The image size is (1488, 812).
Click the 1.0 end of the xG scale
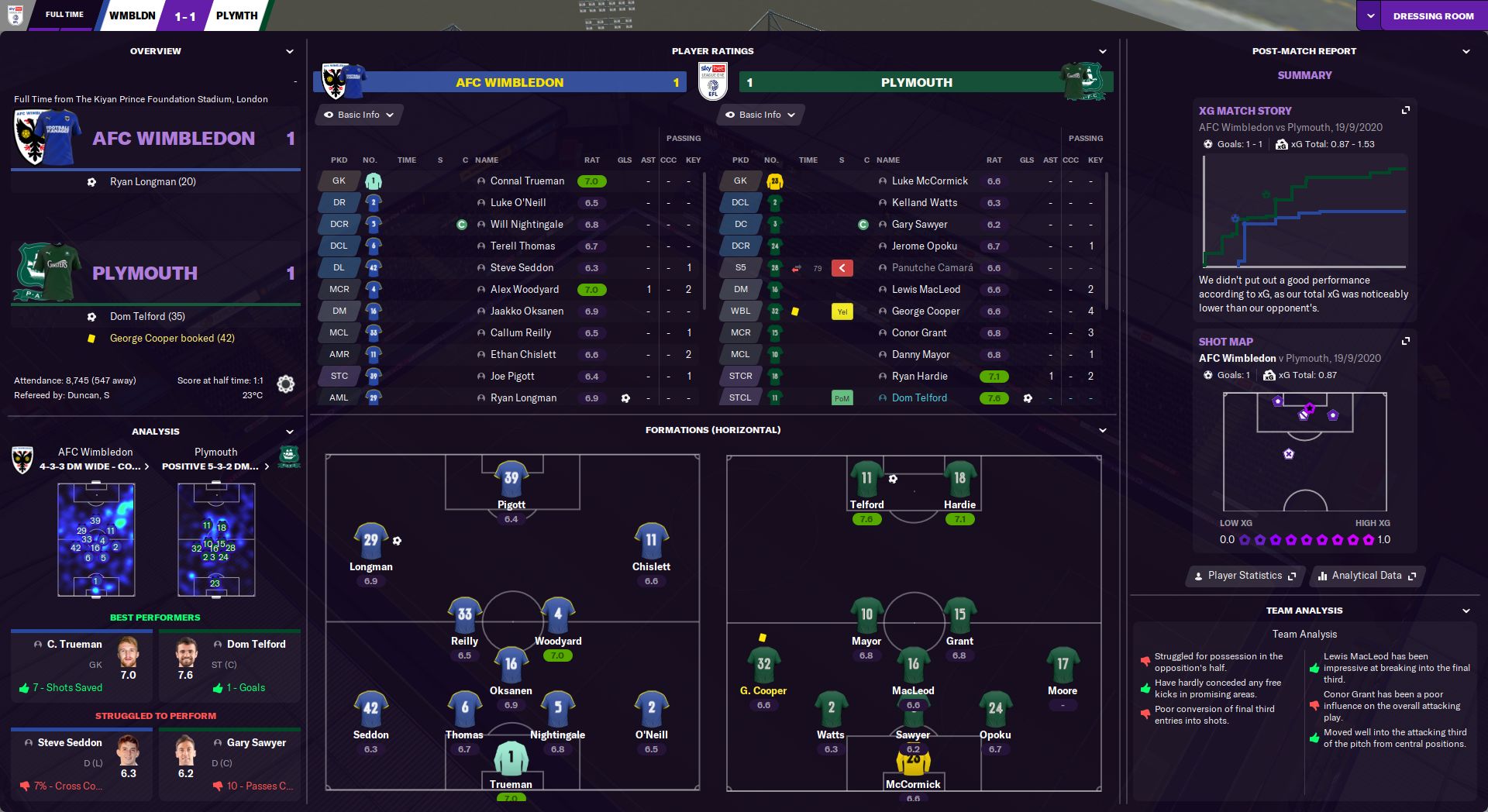(x=1384, y=539)
